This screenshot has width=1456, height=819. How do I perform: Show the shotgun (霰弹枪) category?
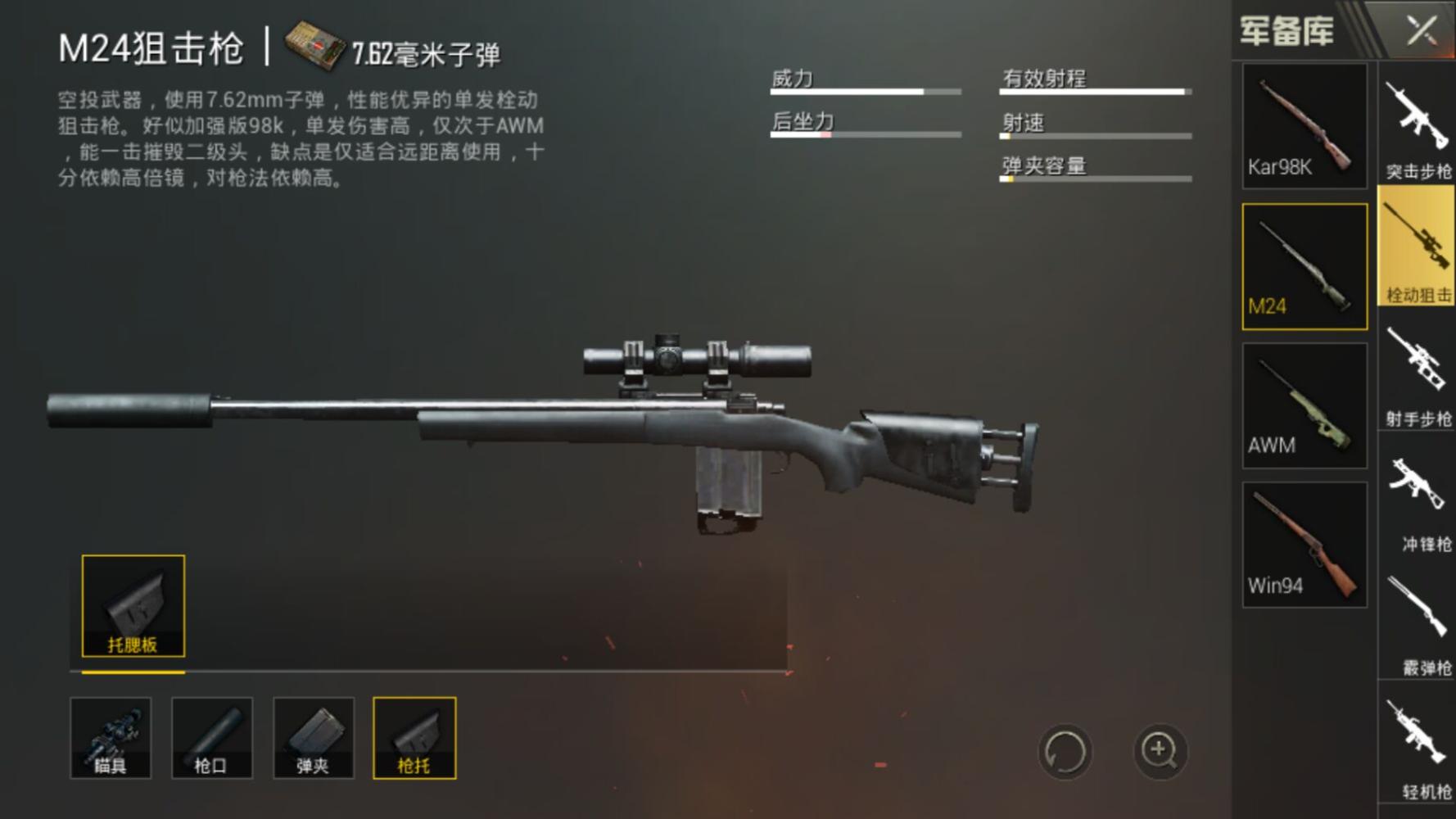point(1418,622)
